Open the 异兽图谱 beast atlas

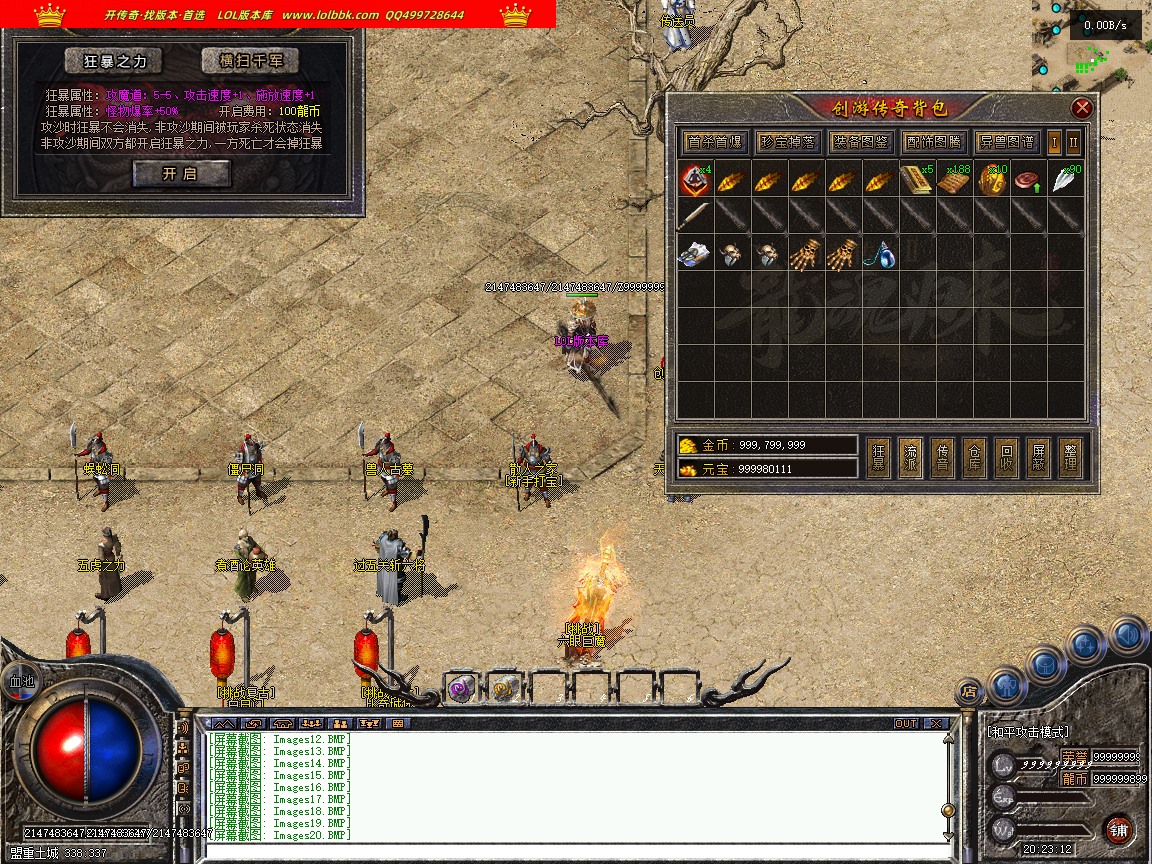pyautogui.click(x=1006, y=142)
